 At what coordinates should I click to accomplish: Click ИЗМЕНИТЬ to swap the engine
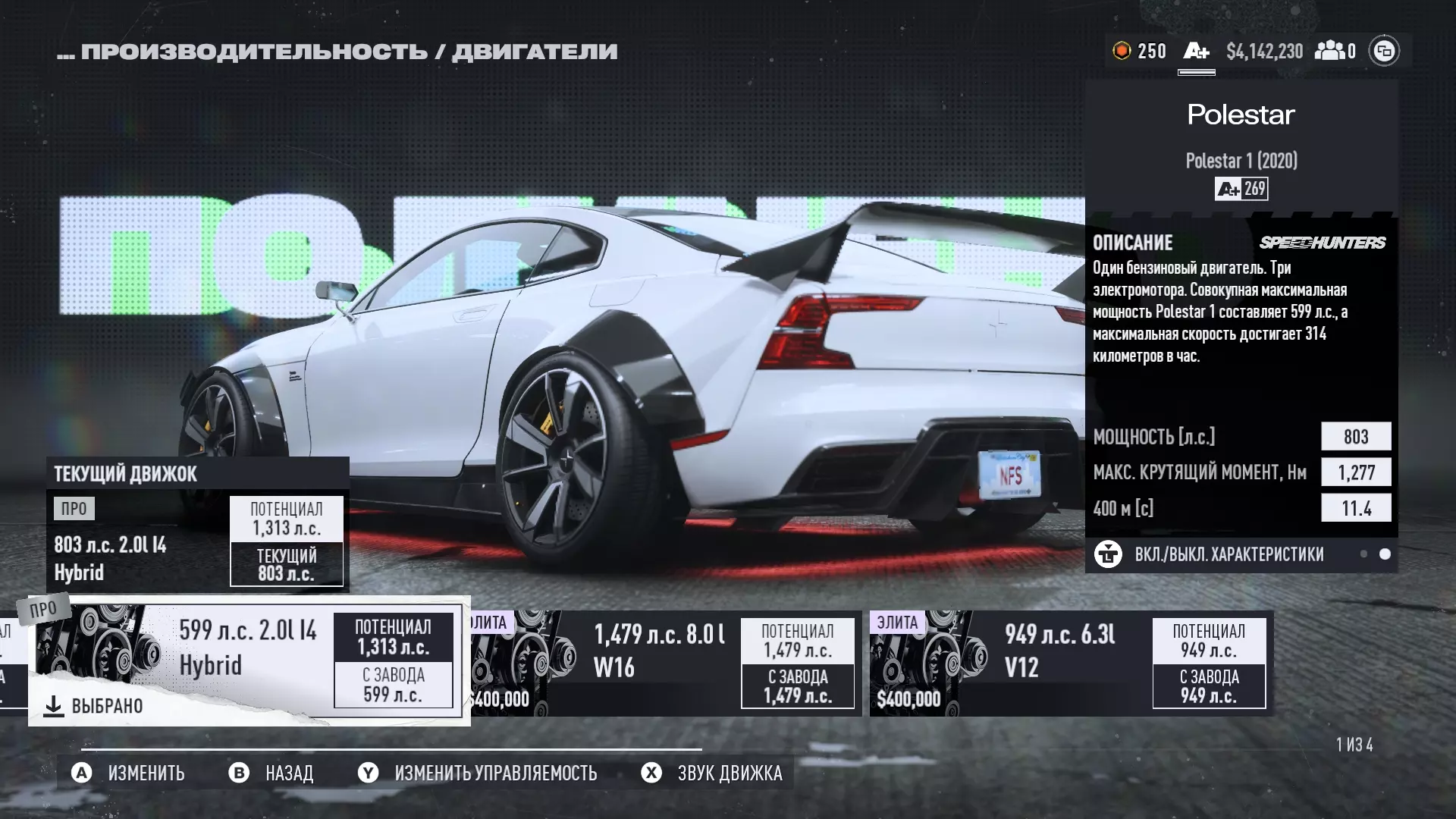[129, 773]
